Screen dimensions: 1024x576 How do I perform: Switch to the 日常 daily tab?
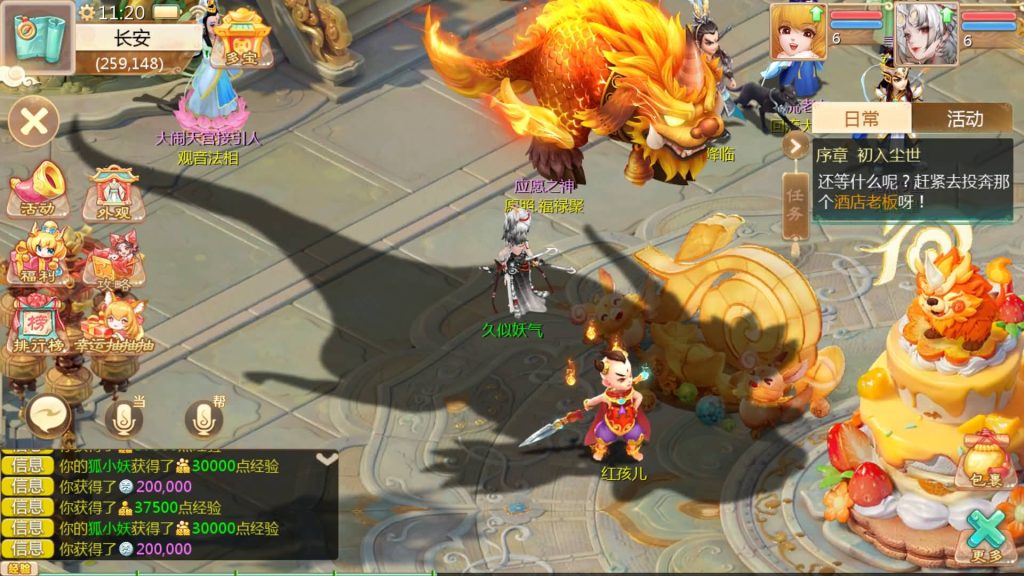pos(861,119)
